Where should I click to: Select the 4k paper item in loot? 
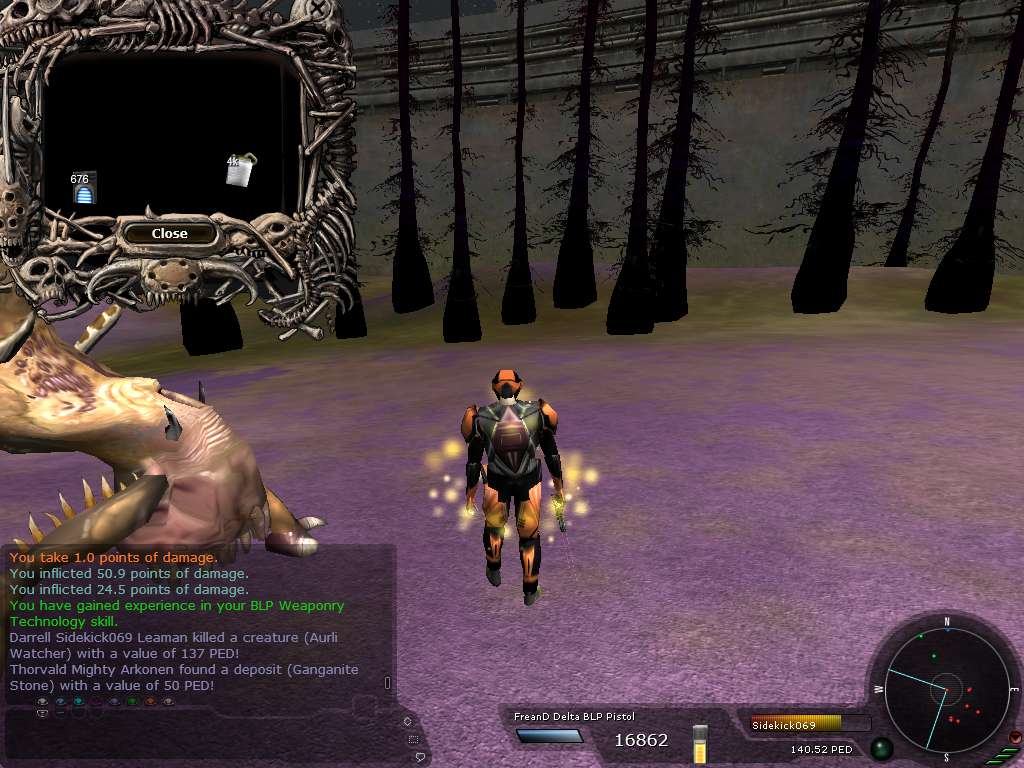pos(238,171)
